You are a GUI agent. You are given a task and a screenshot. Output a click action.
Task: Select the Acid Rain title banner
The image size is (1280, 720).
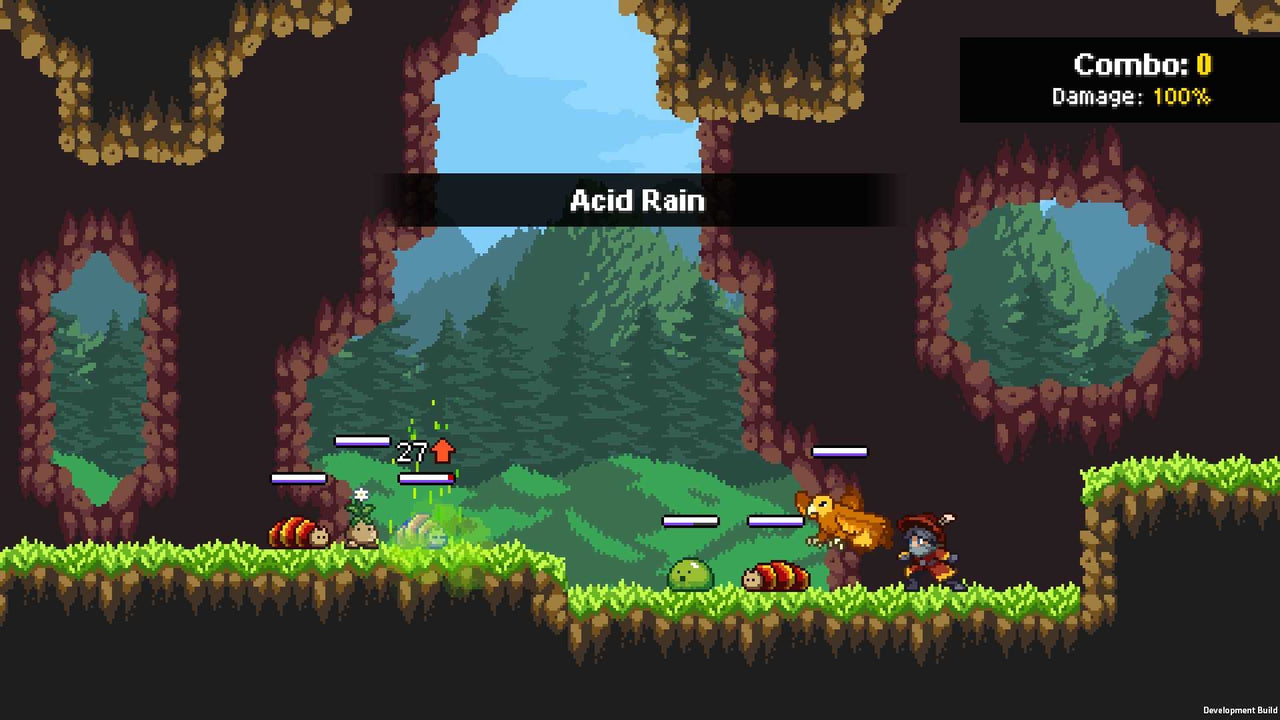click(x=637, y=200)
